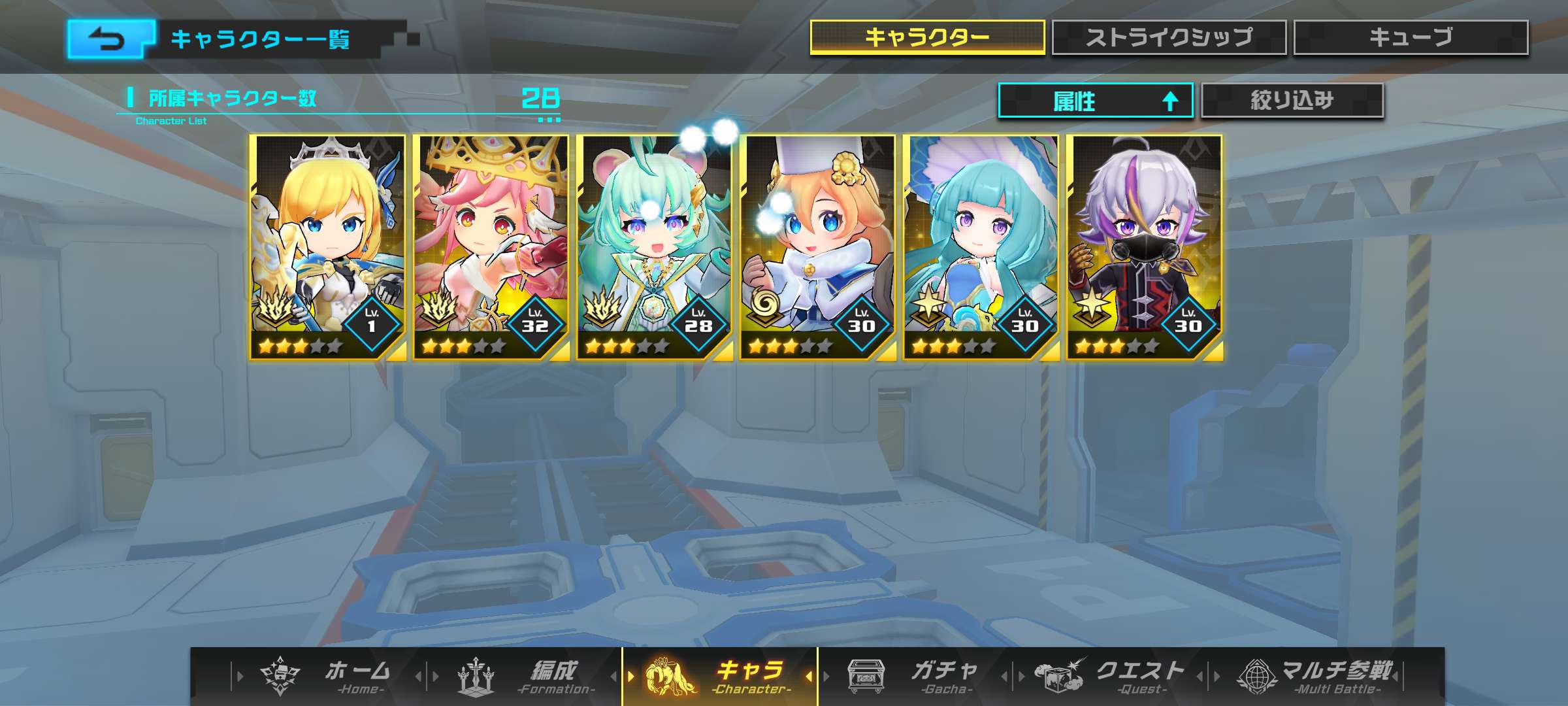1568x706 pixels.
Task: Select the orange-haired character with white hat
Action: tap(817, 247)
